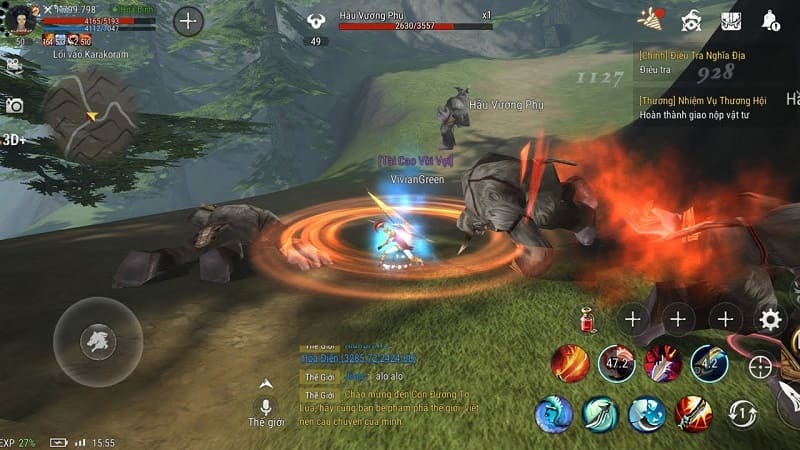This screenshot has width=800, height=450.
Task: Take a screenshot with the camera icon
Action: [14, 105]
